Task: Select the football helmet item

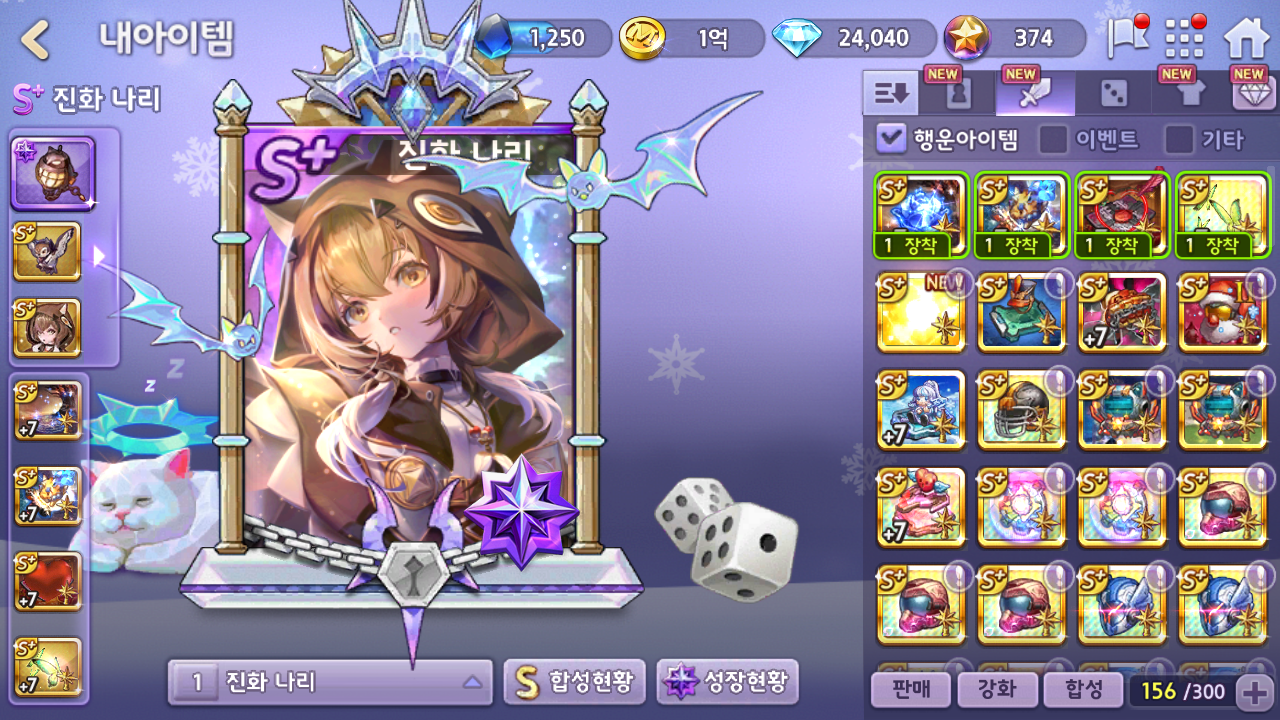Action: [x=1021, y=410]
